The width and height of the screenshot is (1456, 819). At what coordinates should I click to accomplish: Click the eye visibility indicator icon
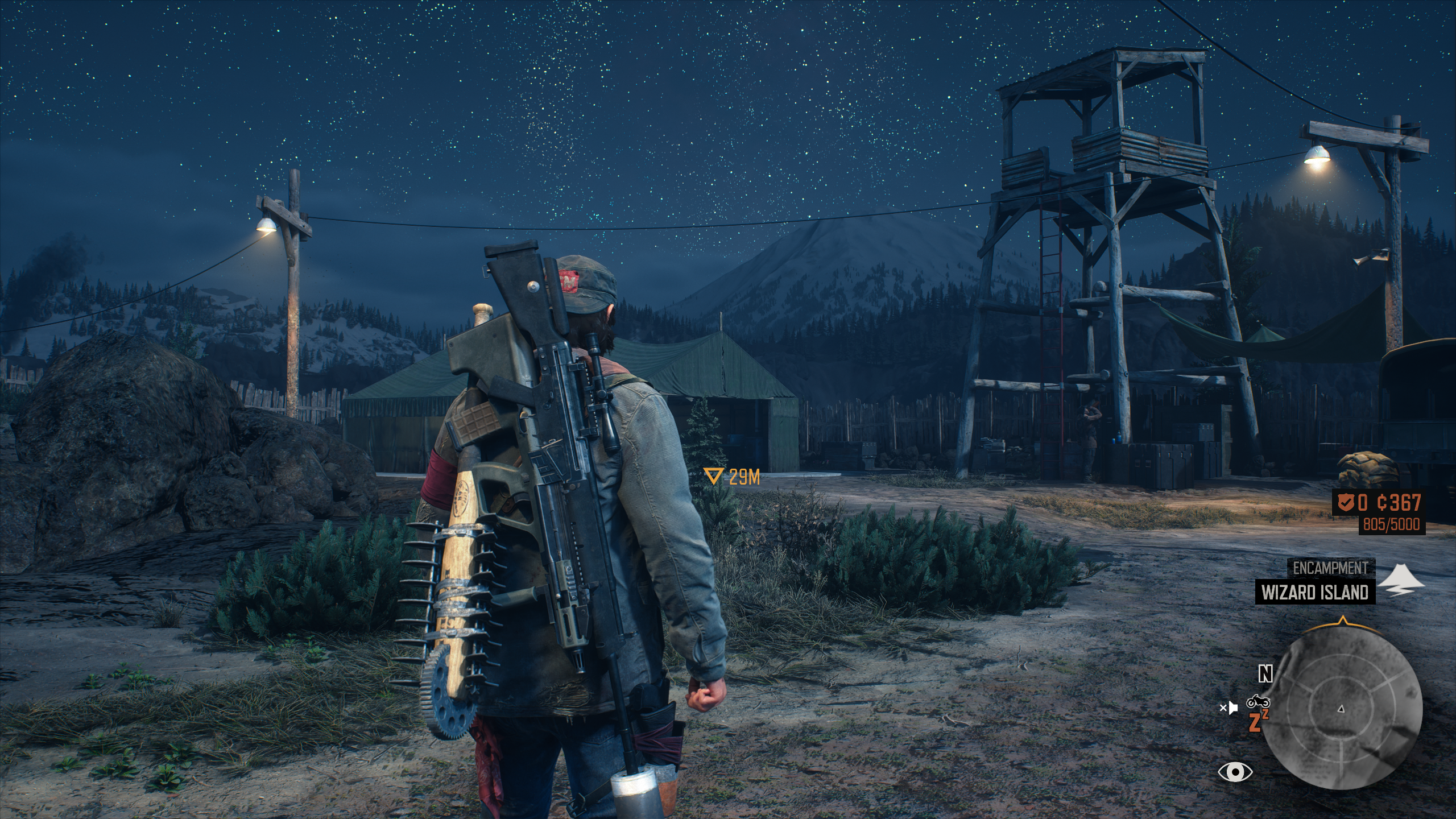pos(1235,772)
